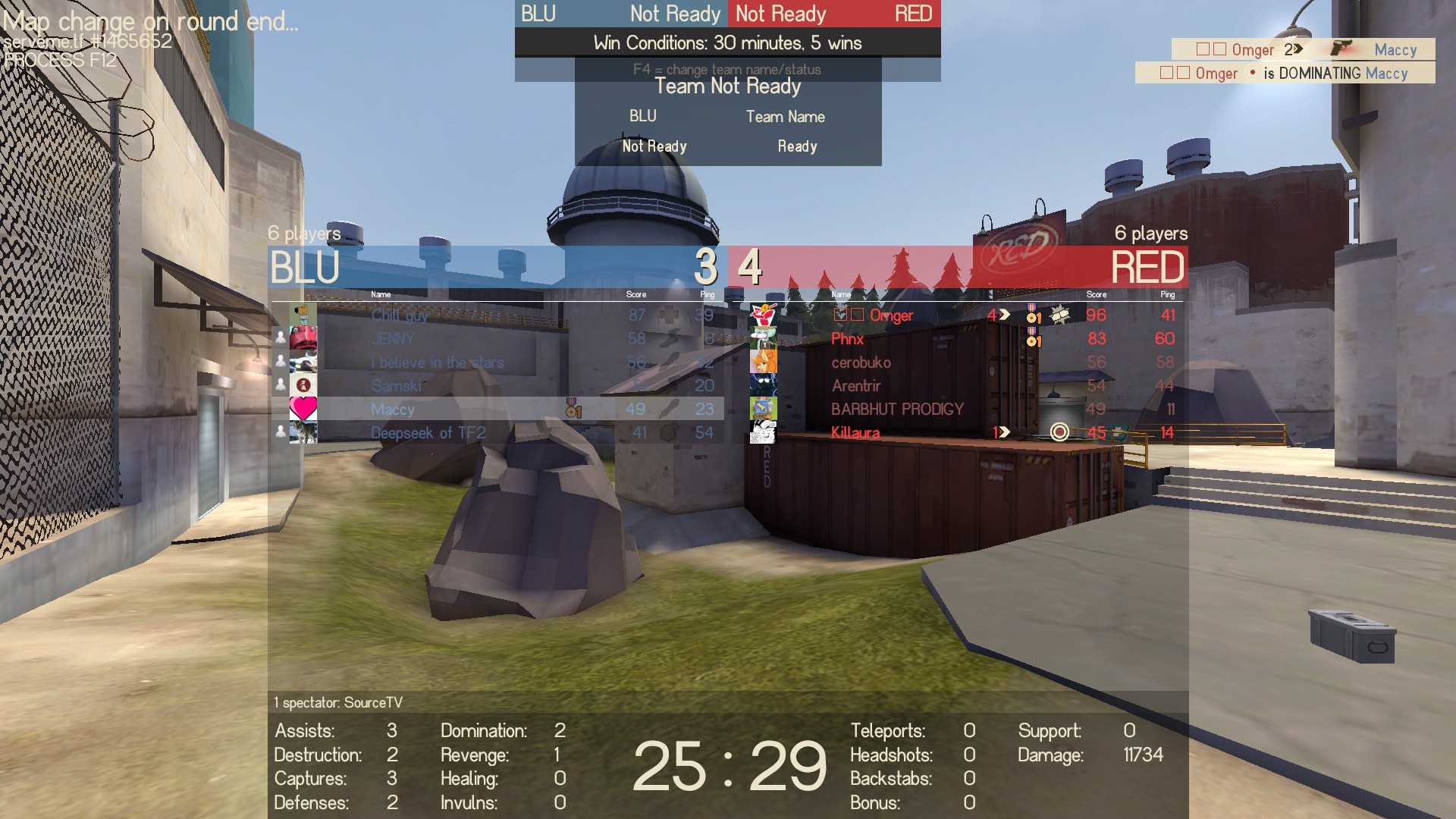Select Not Ready in the team status panel

pyautogui.click(x=654, y=146)
